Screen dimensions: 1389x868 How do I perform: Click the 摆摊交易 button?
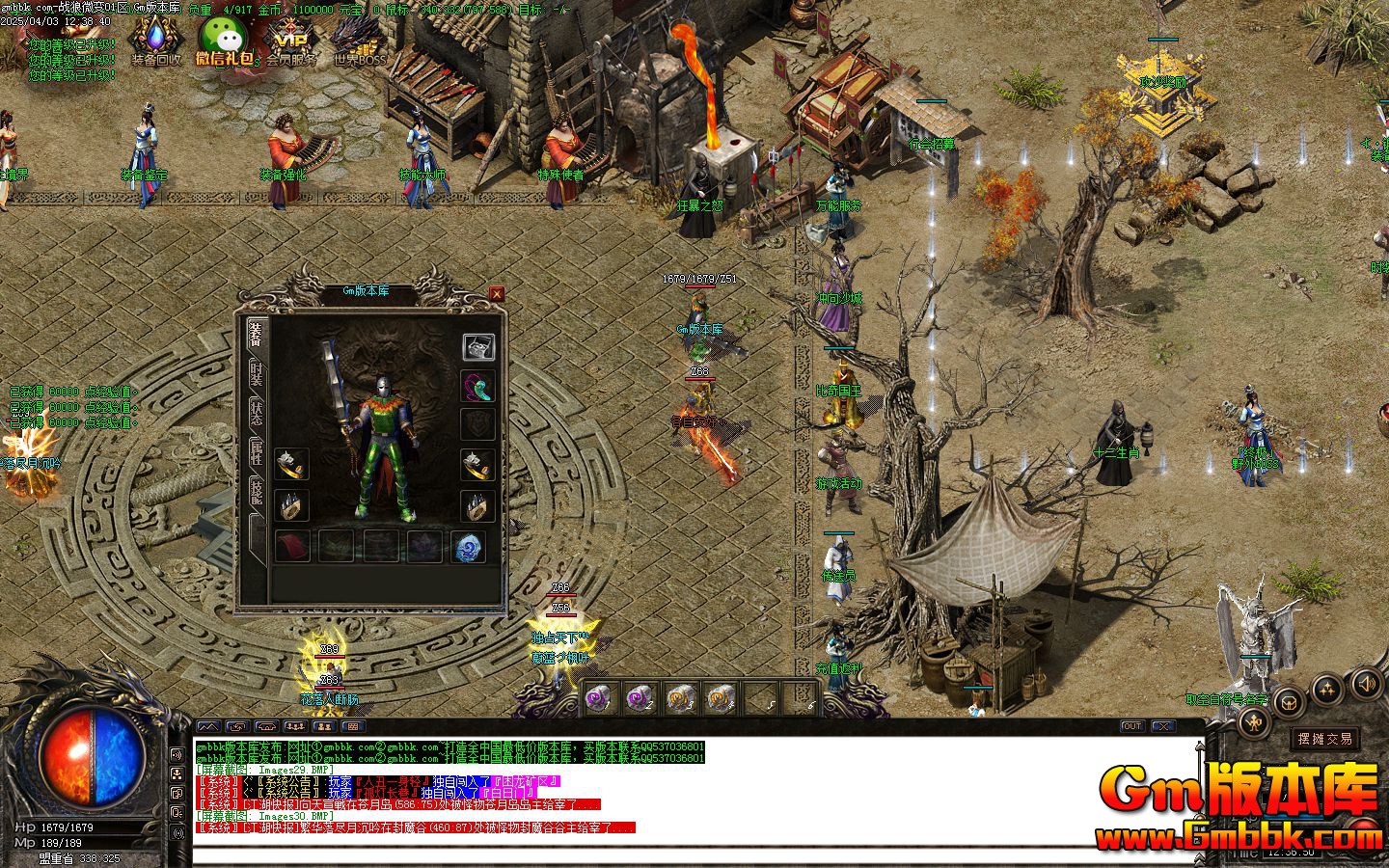point(1325,739)
